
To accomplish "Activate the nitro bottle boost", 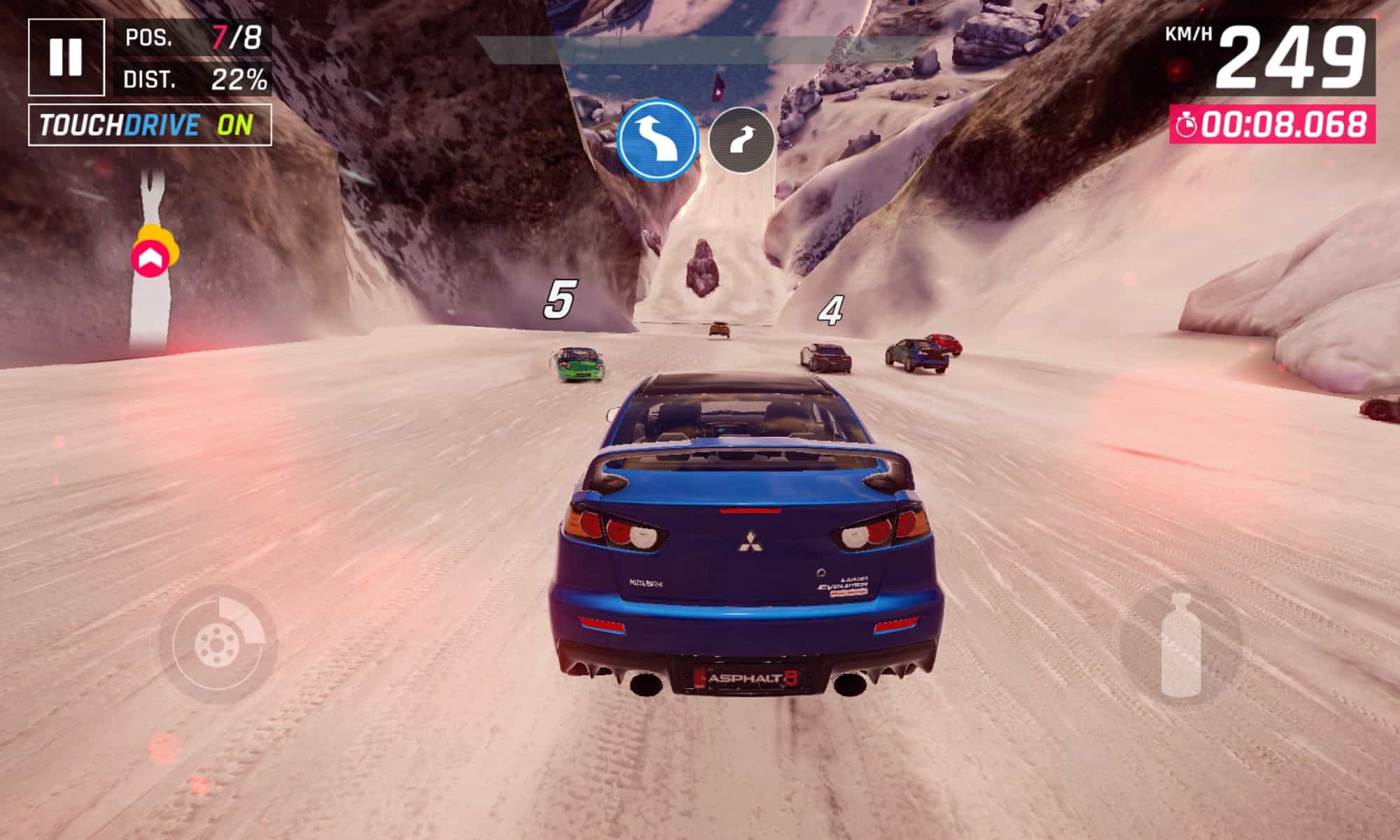I will tap(1181, 645).
